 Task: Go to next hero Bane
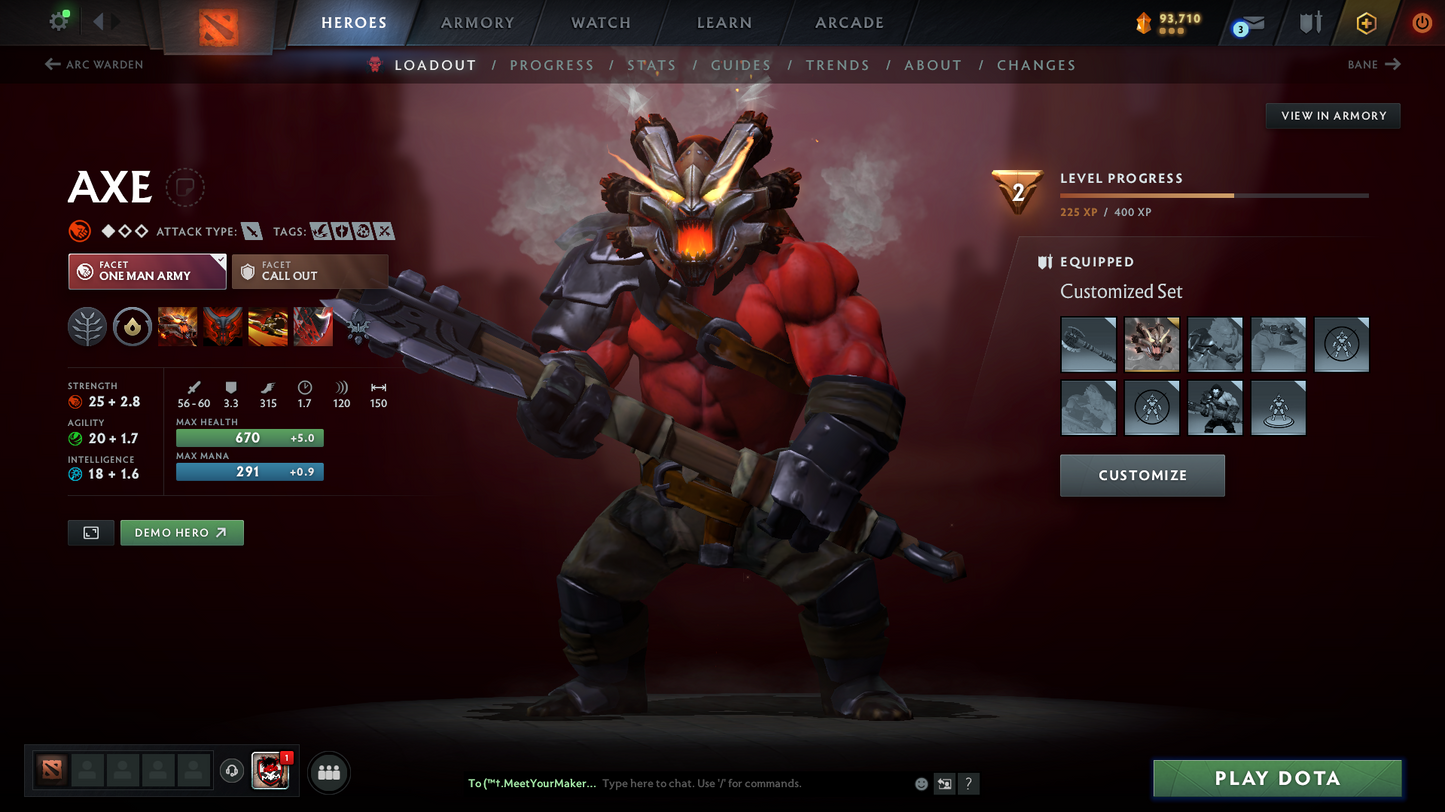tap(1374, 65)
